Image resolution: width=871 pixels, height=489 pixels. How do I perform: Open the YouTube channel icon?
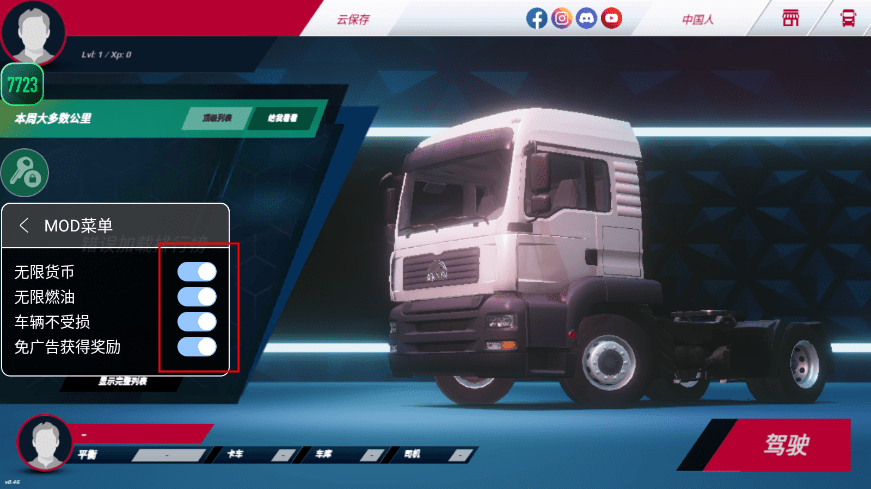pos(612,18)
